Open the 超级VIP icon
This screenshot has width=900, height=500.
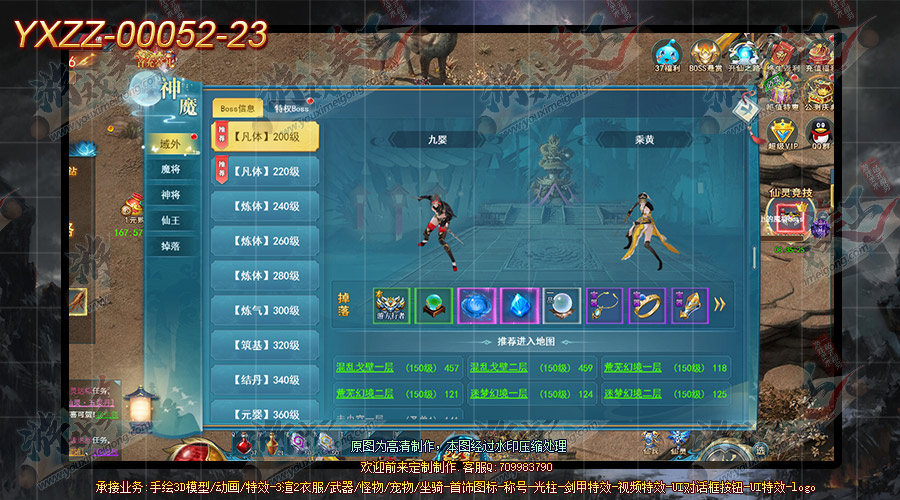783,135
